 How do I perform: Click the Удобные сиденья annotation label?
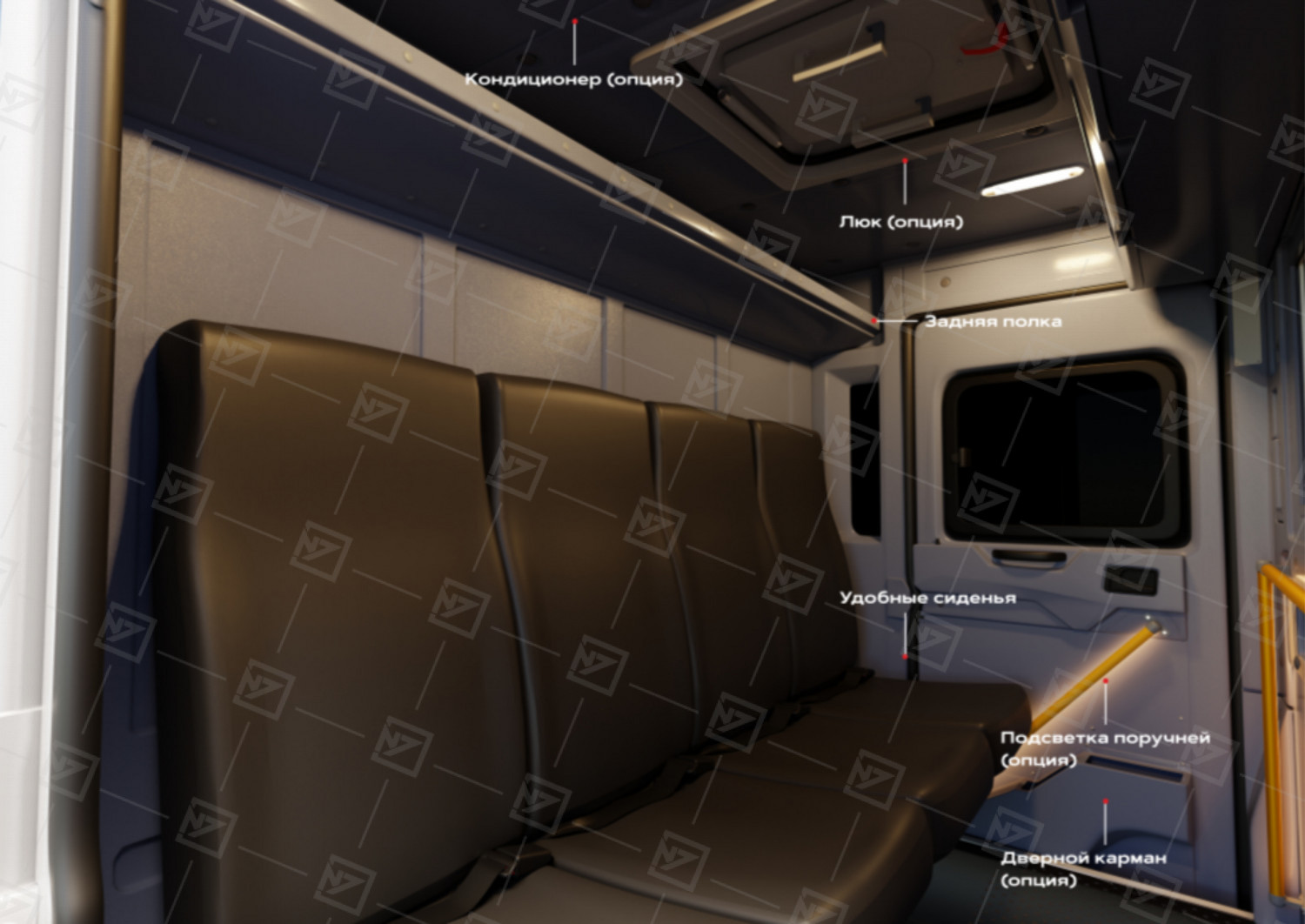click(x=927, y=599)
